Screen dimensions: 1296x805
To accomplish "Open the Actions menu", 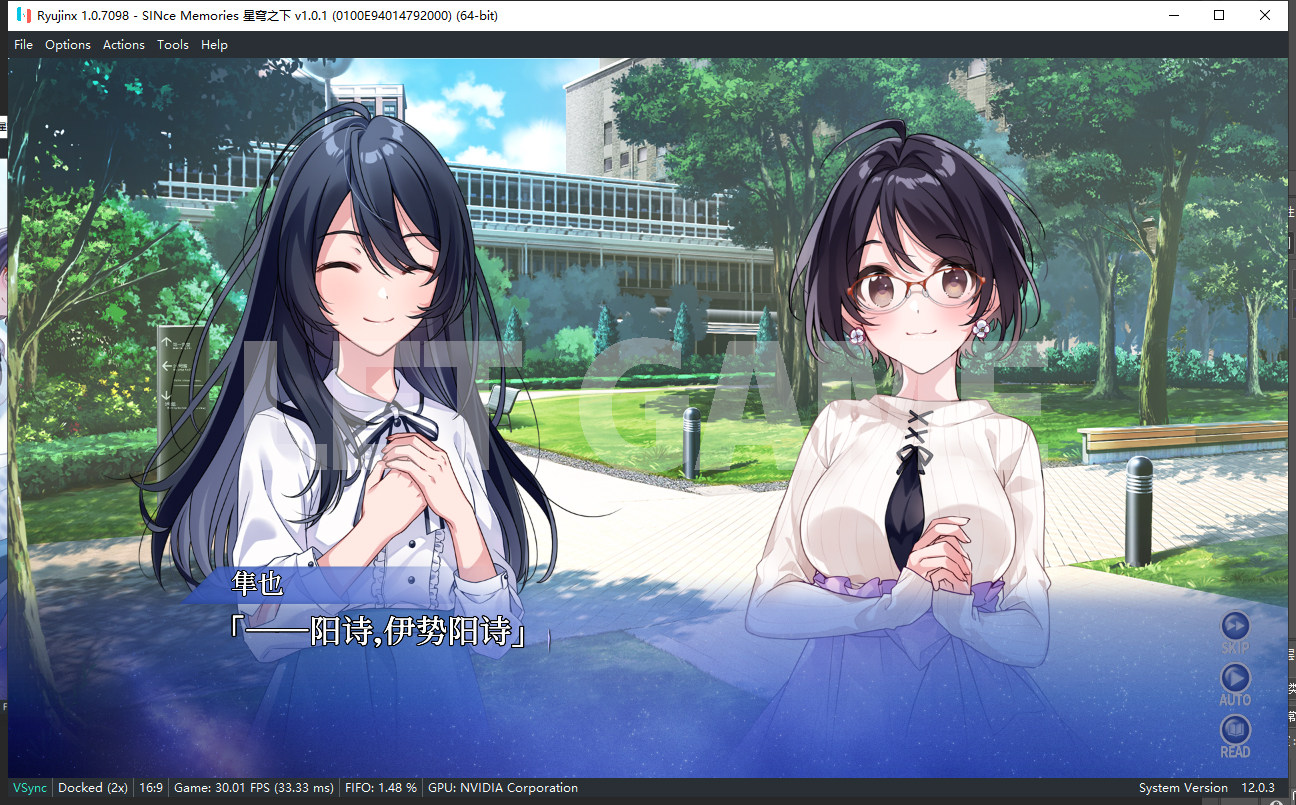I will tap(124, 44).
